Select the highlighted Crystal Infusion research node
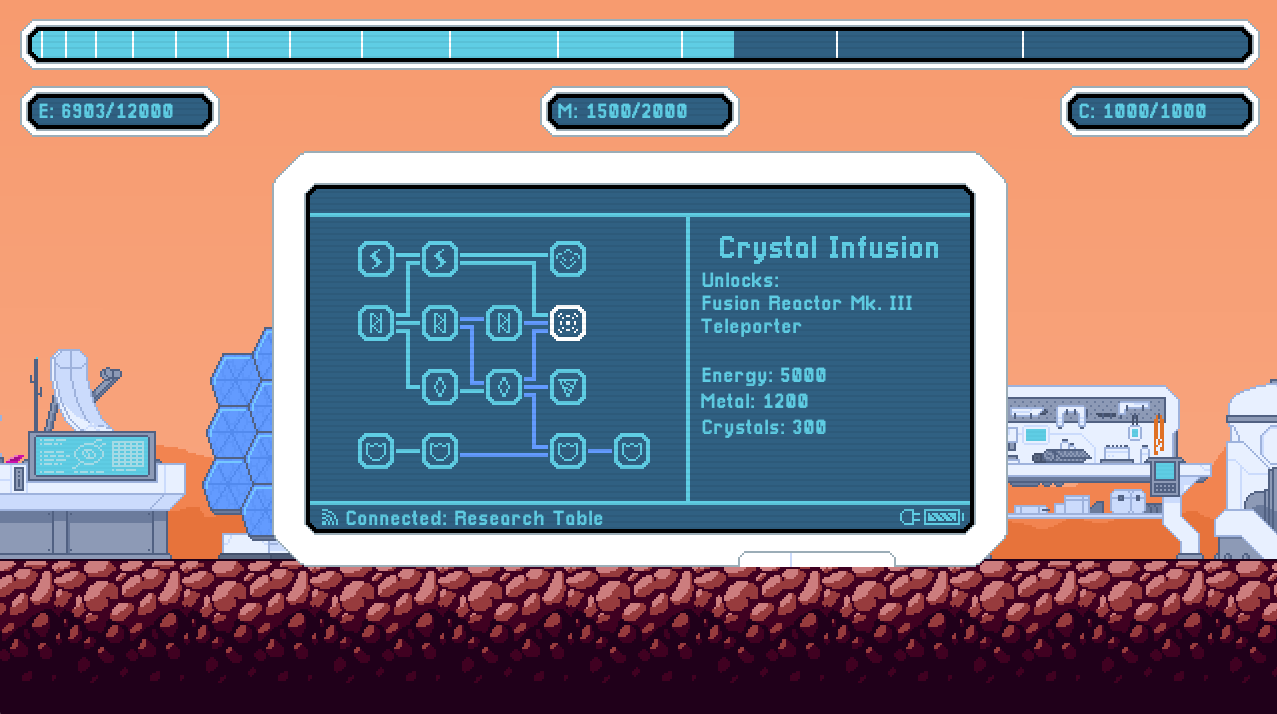Image resolution: width=1277 pixels, height=714 pixels. coord(568,323)
